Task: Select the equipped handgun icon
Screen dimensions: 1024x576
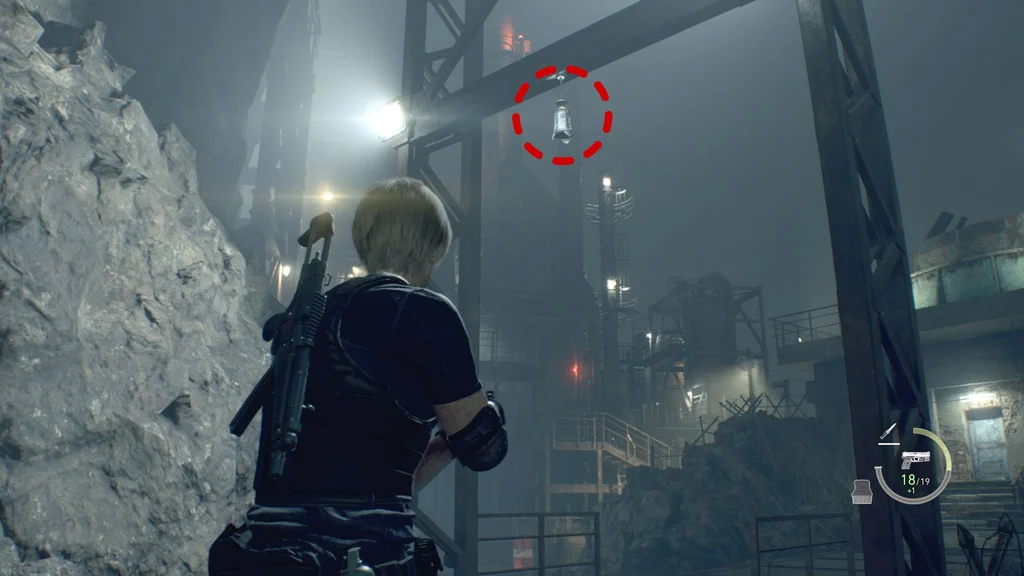Action: (x=914, y=460)
